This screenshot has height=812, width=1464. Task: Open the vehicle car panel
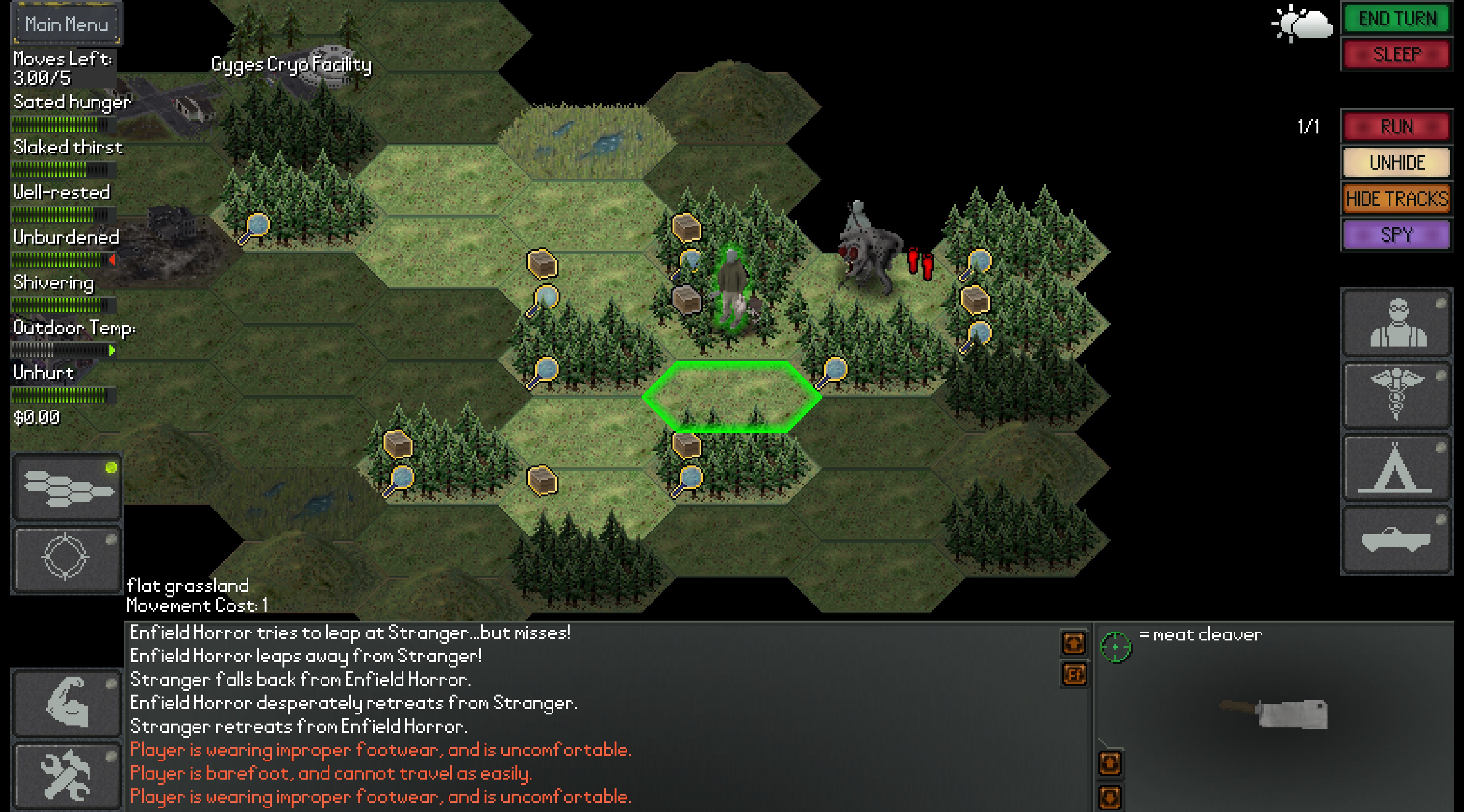tap(1397, 540)
